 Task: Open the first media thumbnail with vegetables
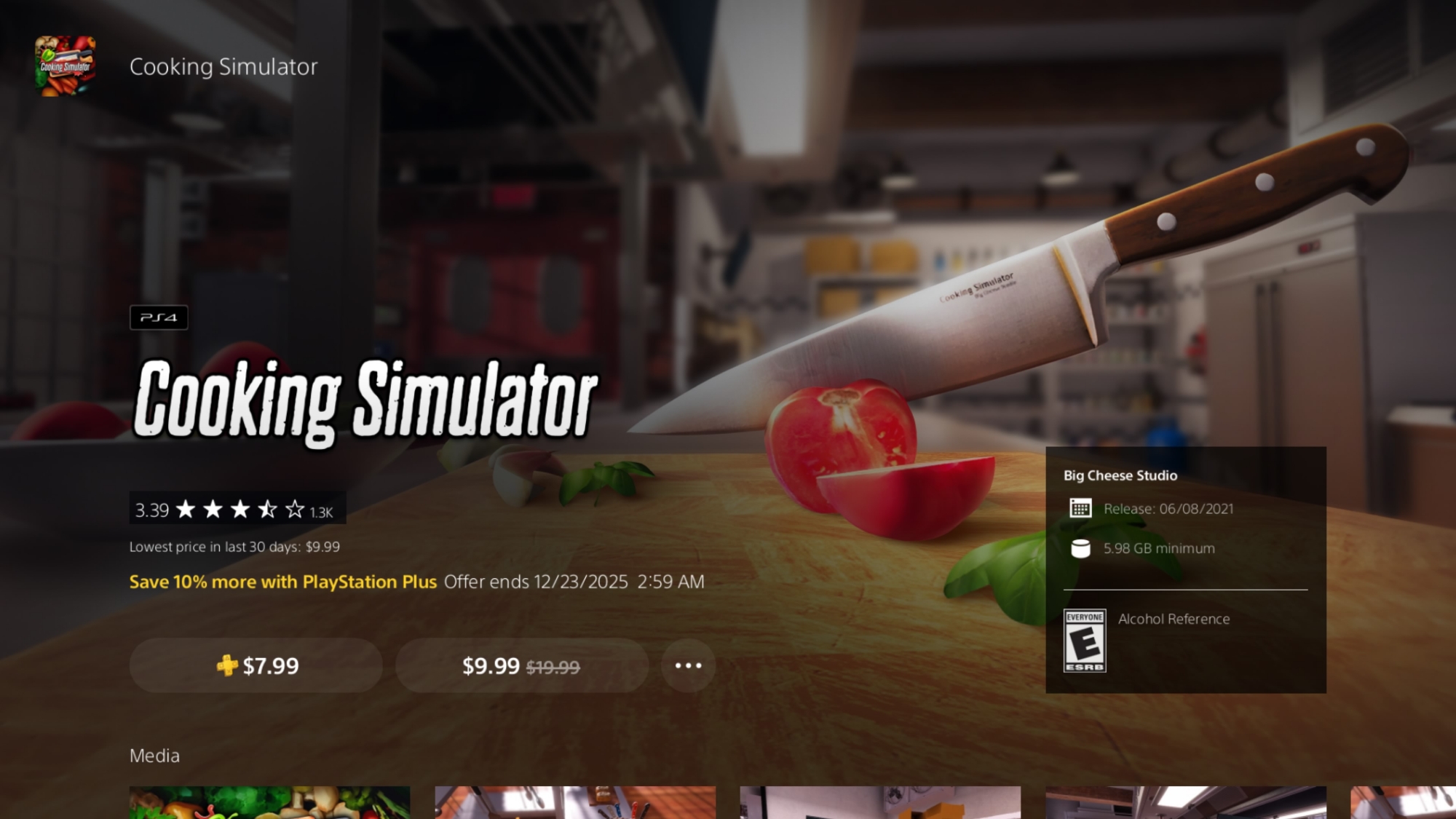point(269,802)
